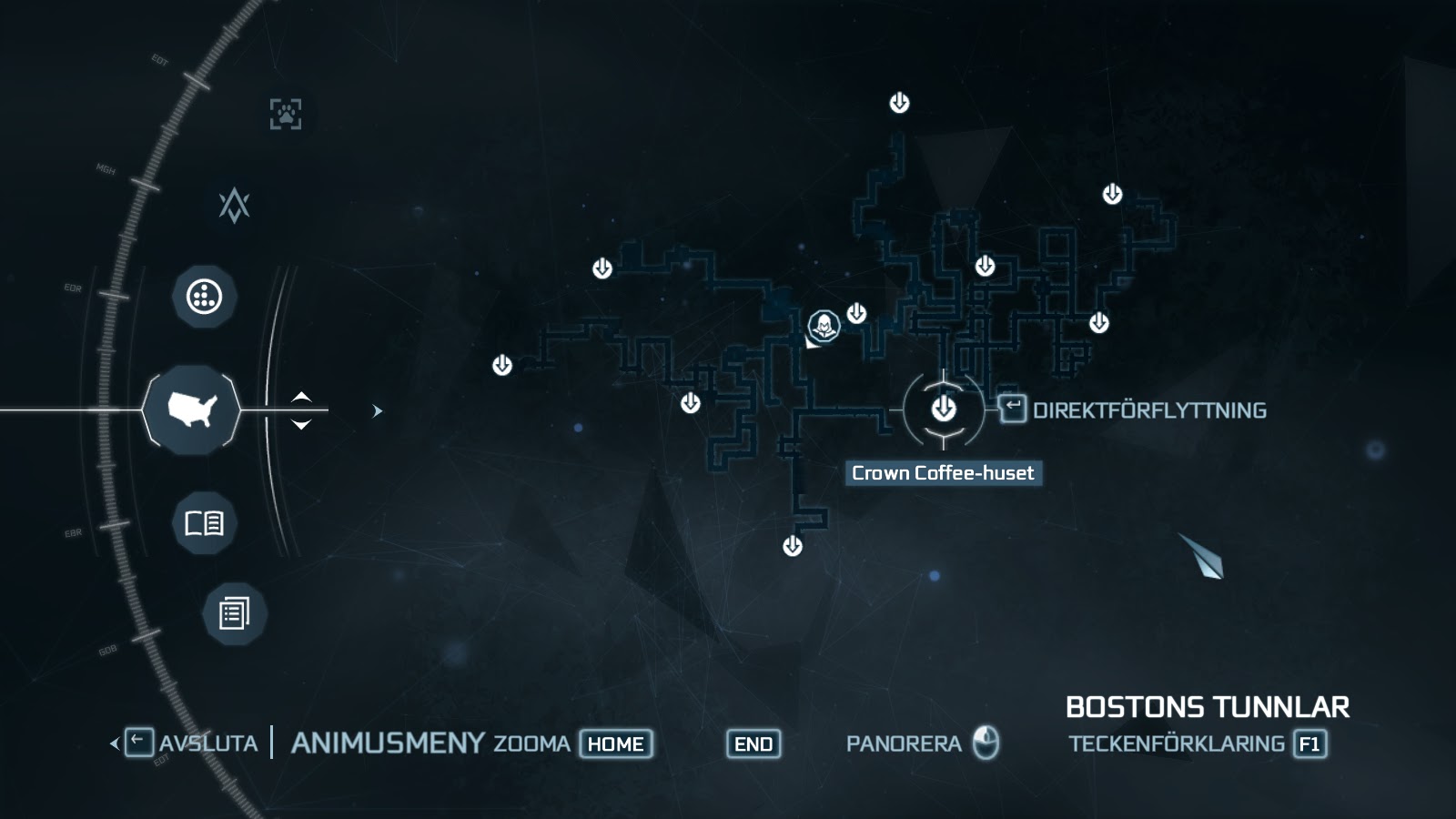Click TECKENFÖRKLARING to view the legend
Image resolution: width=1456 pixels, height=819 pixels.
1178,743
